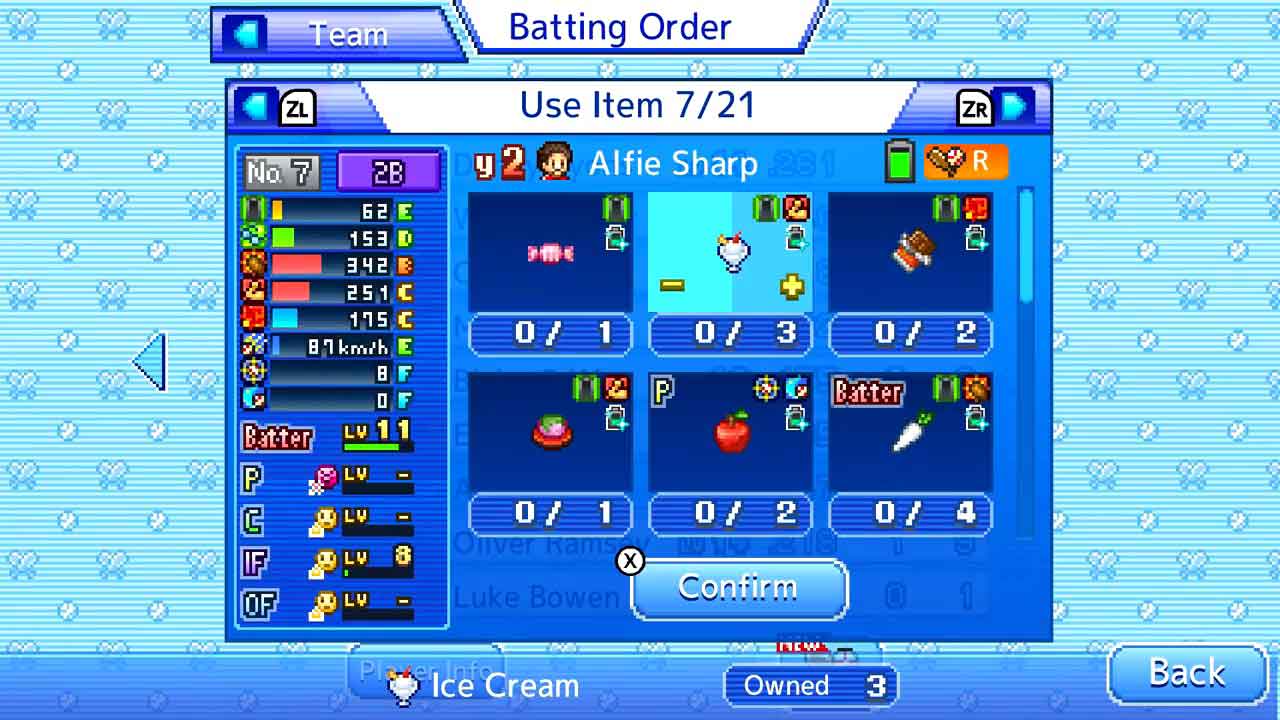Increase Ice Cream quantity with plus
Image resolution: width=1280 pixels, height=720 pixels.
792,286
